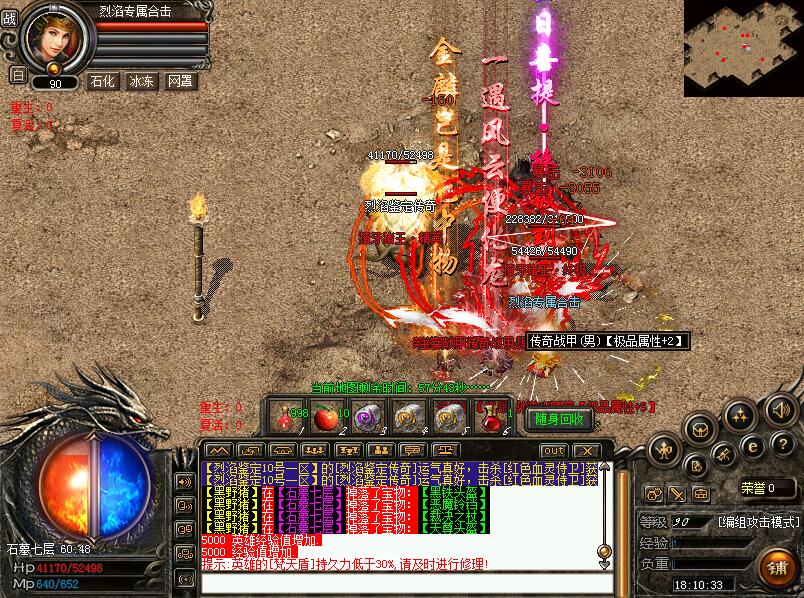Select the 网罩 net button
The height and width of the screenshot is (598, 804).
point(181,81)
